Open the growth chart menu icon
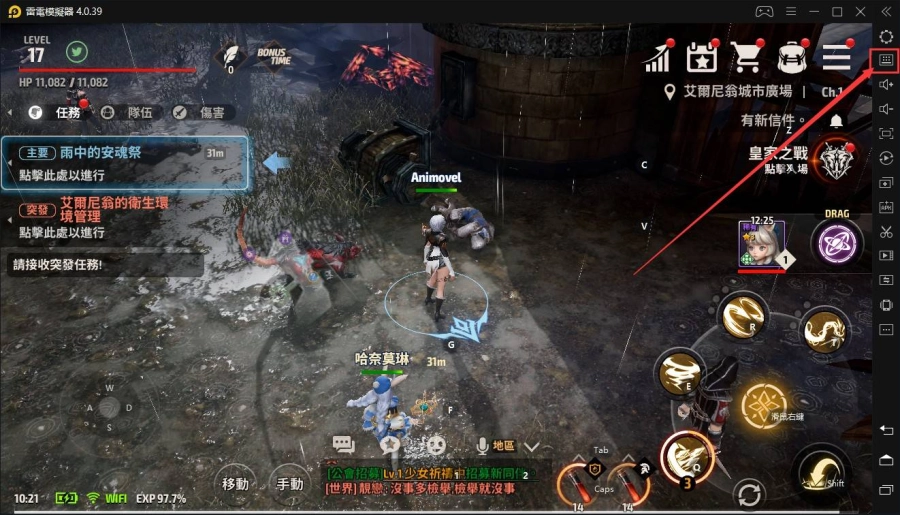 click(657, 58)
